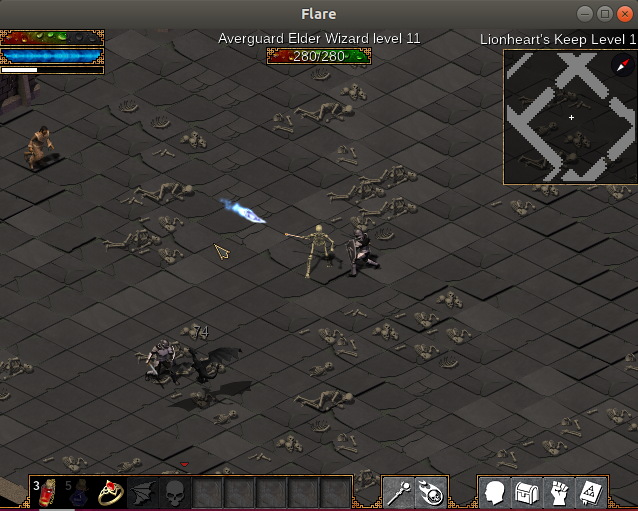The height and width of the screenshot is (511, 638).
Task: Choose the staff attack main action
Action: tap(399, 493)
